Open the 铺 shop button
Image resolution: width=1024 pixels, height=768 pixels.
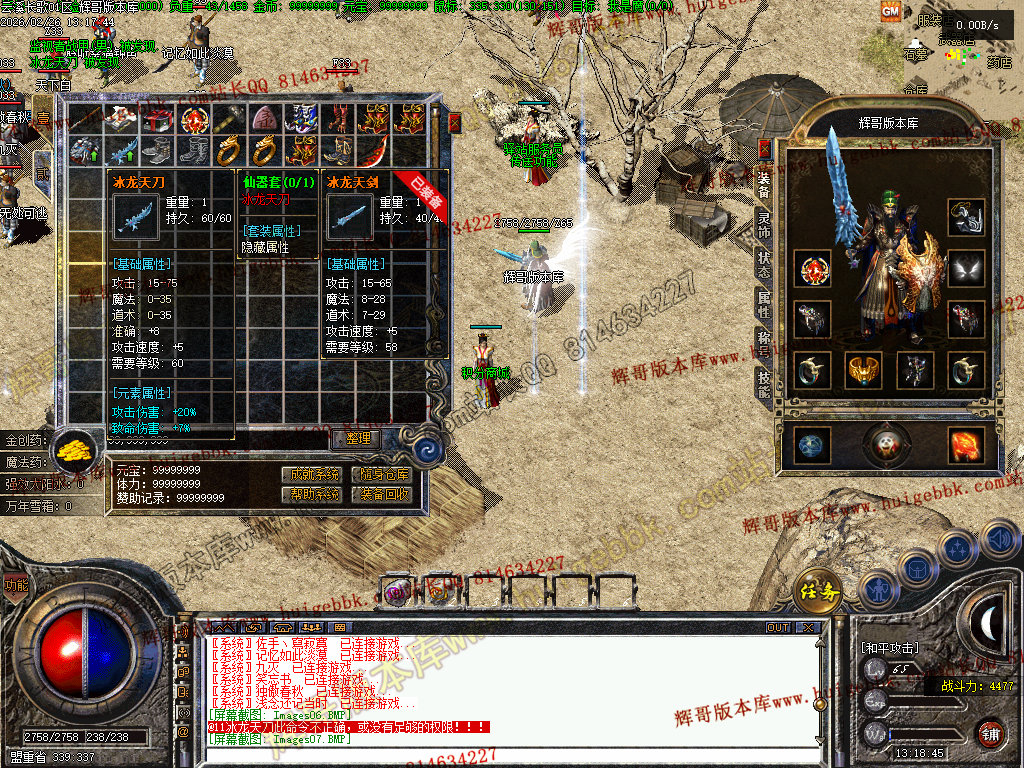(x=990, y=732)
